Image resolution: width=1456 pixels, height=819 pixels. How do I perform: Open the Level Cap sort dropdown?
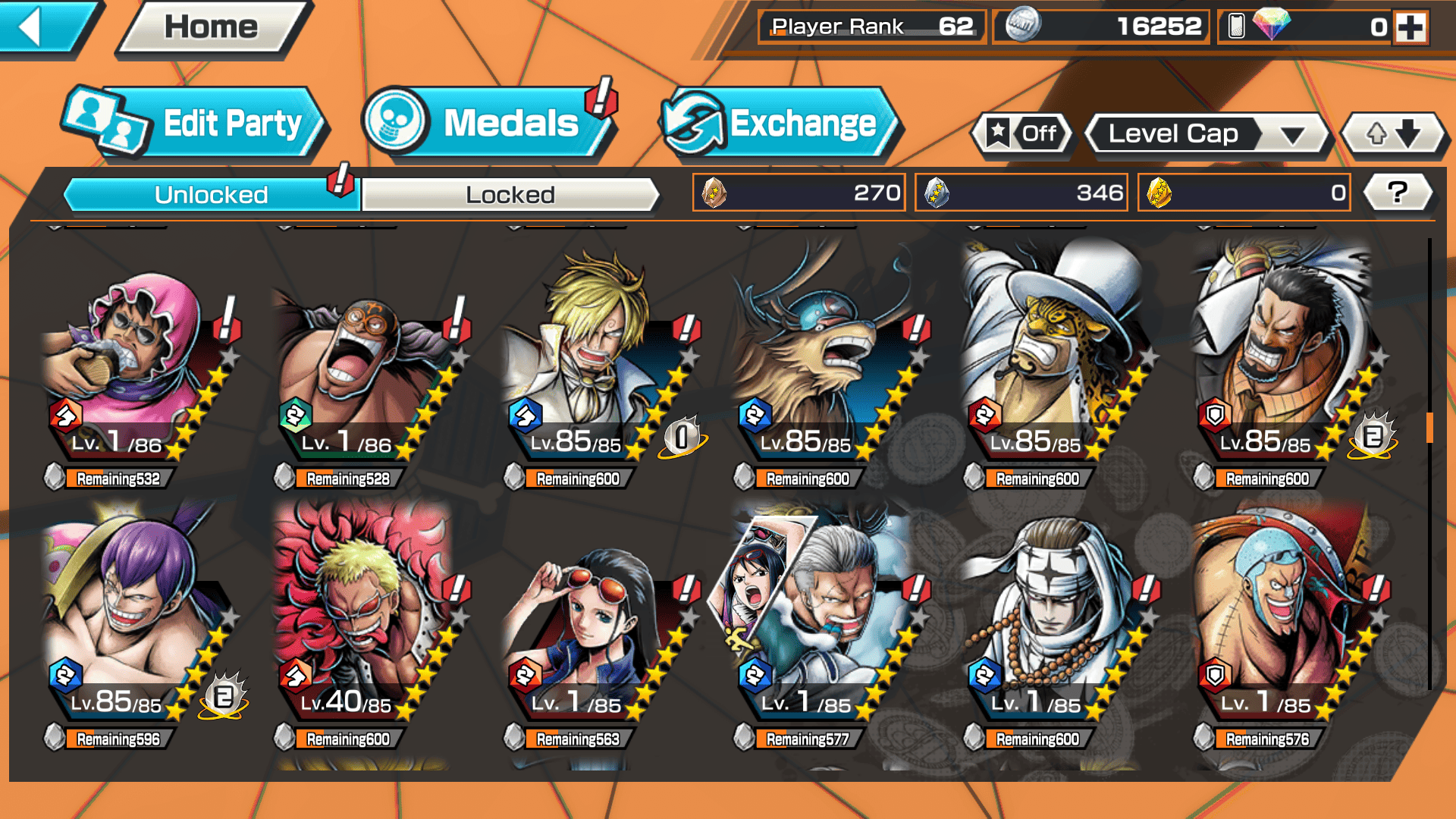[x=1207, y=134]
